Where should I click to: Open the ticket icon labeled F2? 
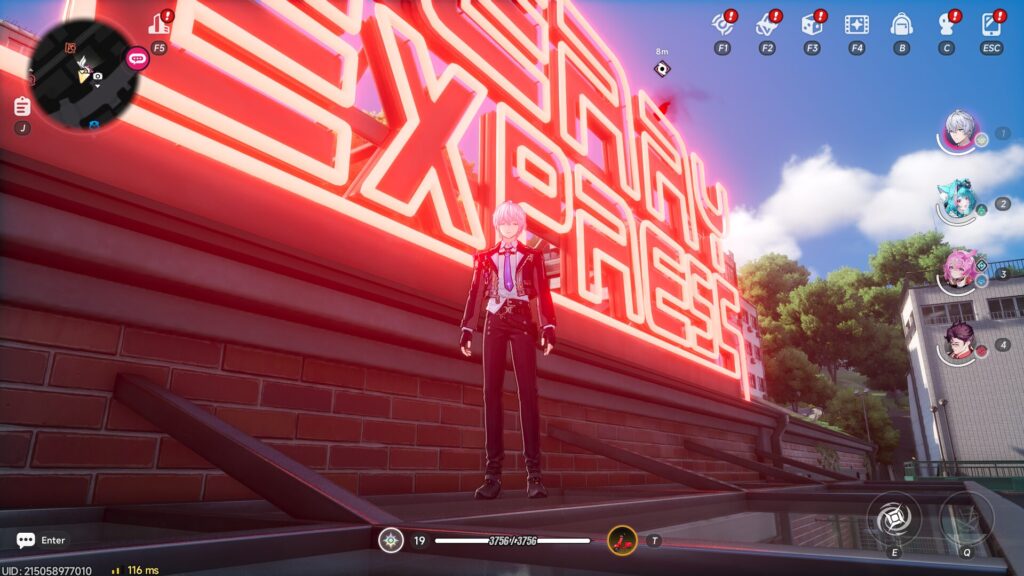[x=767, y=24]
